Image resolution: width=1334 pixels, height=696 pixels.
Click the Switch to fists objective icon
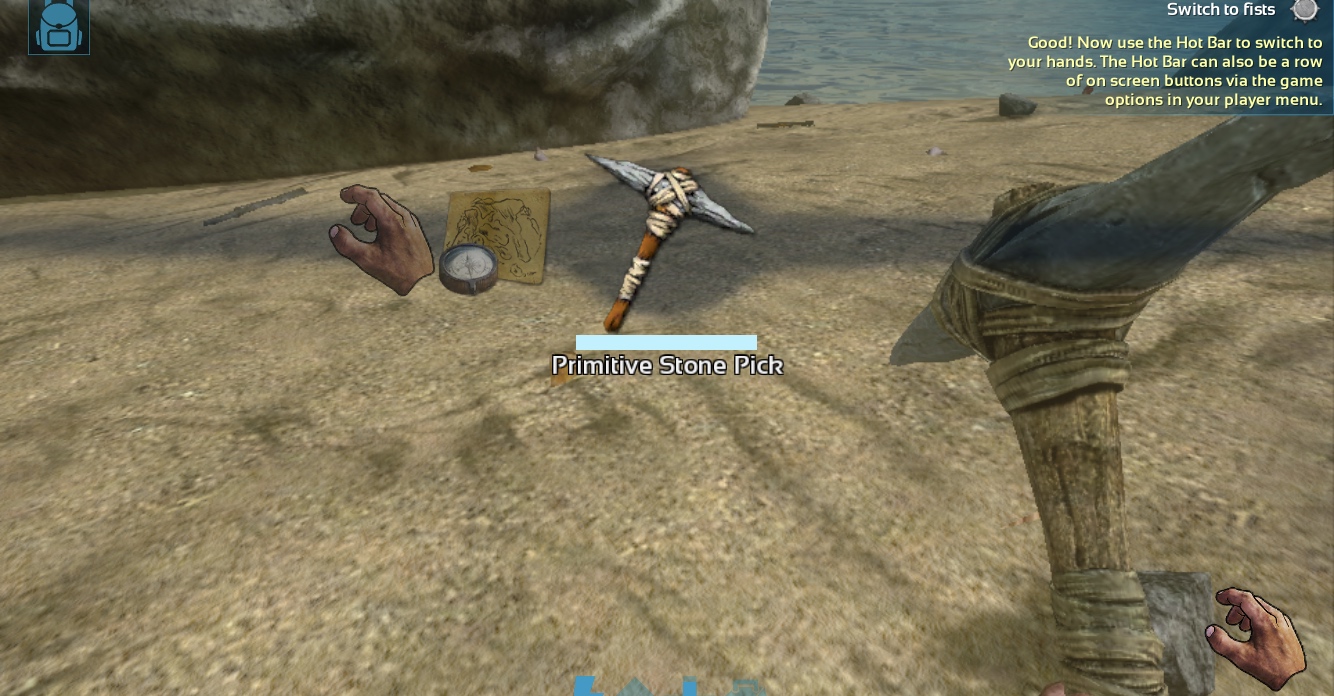(1304, 11)
